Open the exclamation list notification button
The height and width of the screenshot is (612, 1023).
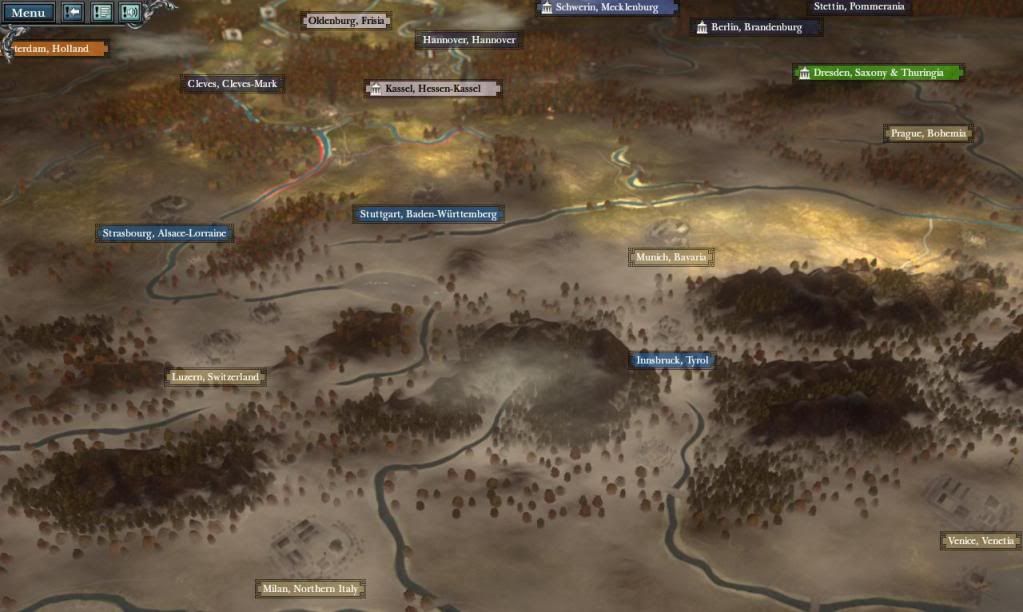(x=102, y=13)
